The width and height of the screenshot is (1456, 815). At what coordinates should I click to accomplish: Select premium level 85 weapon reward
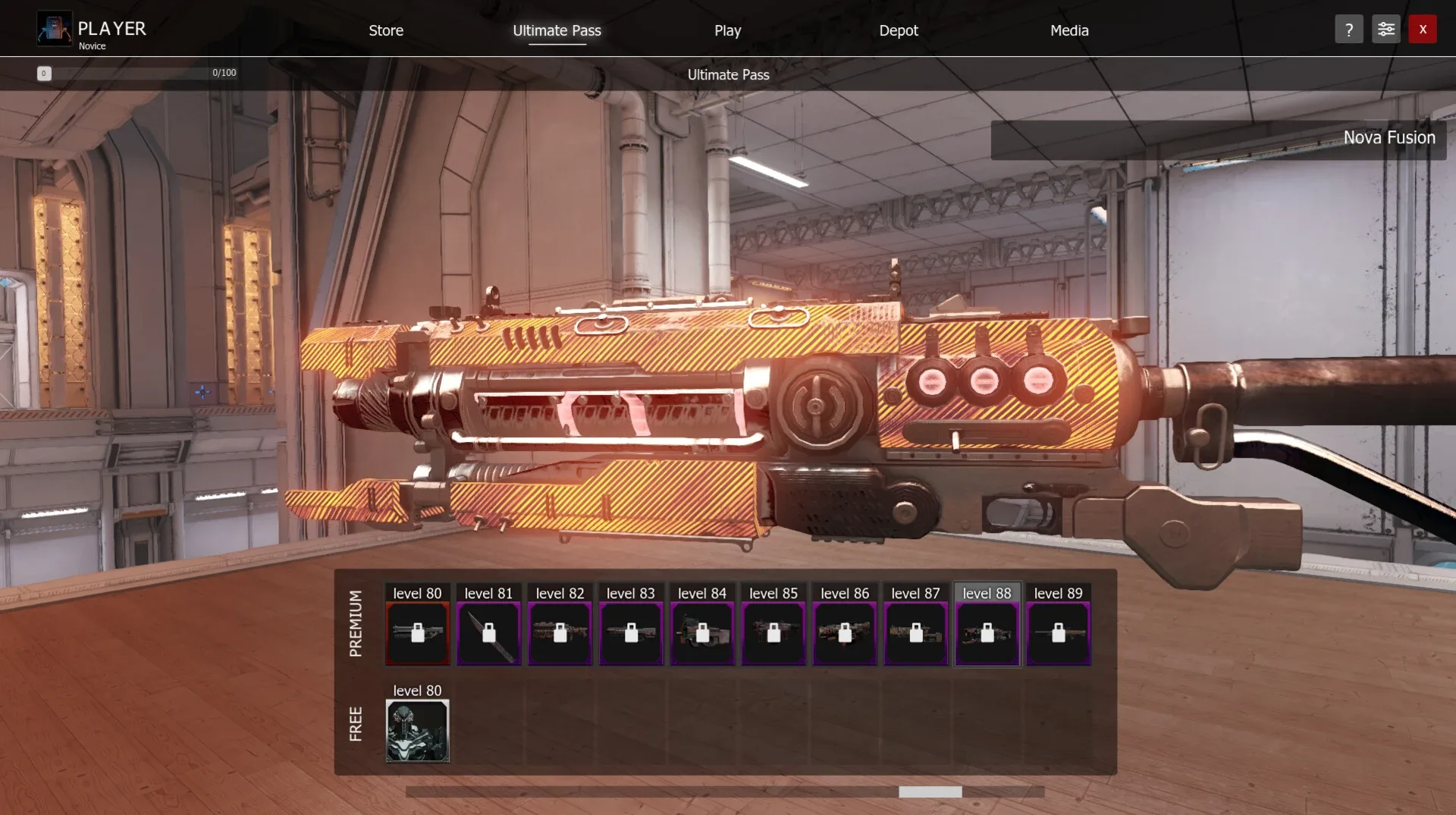coord(773,633)
